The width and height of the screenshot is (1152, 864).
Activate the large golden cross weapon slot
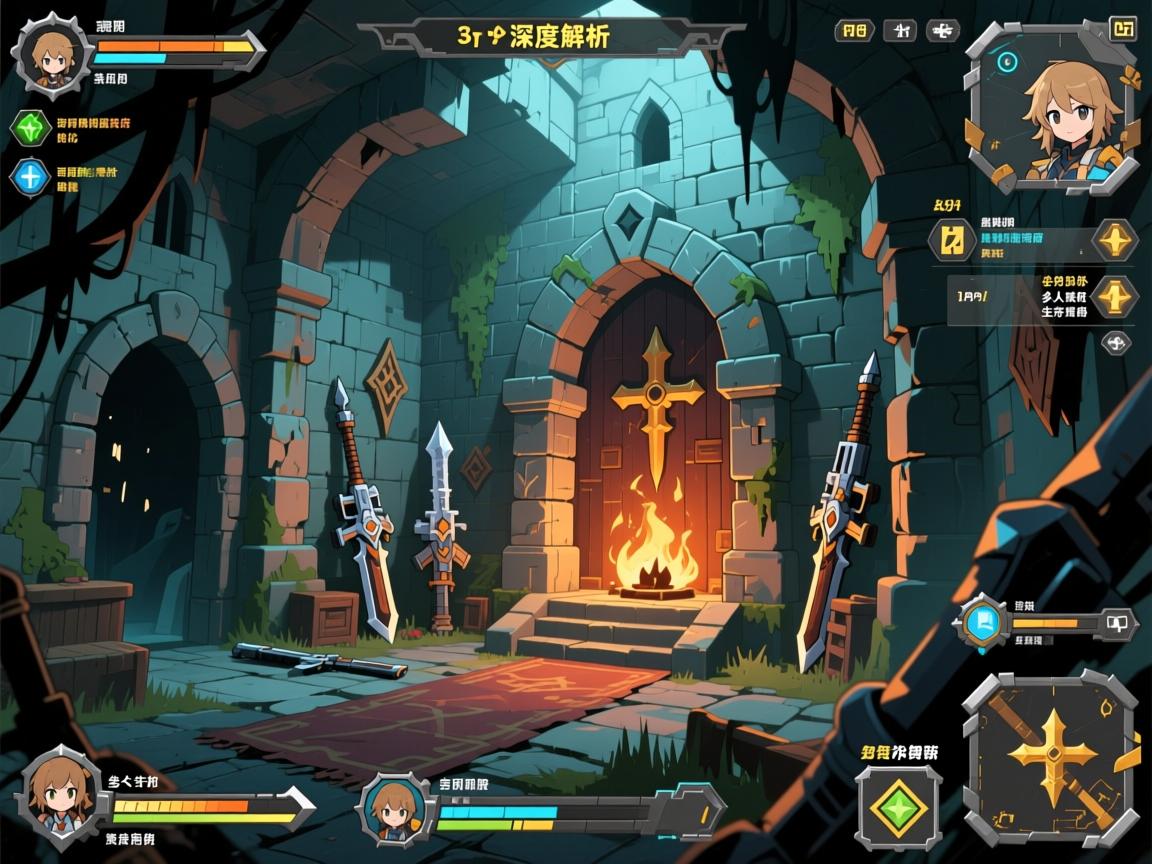pos(1051,757)
